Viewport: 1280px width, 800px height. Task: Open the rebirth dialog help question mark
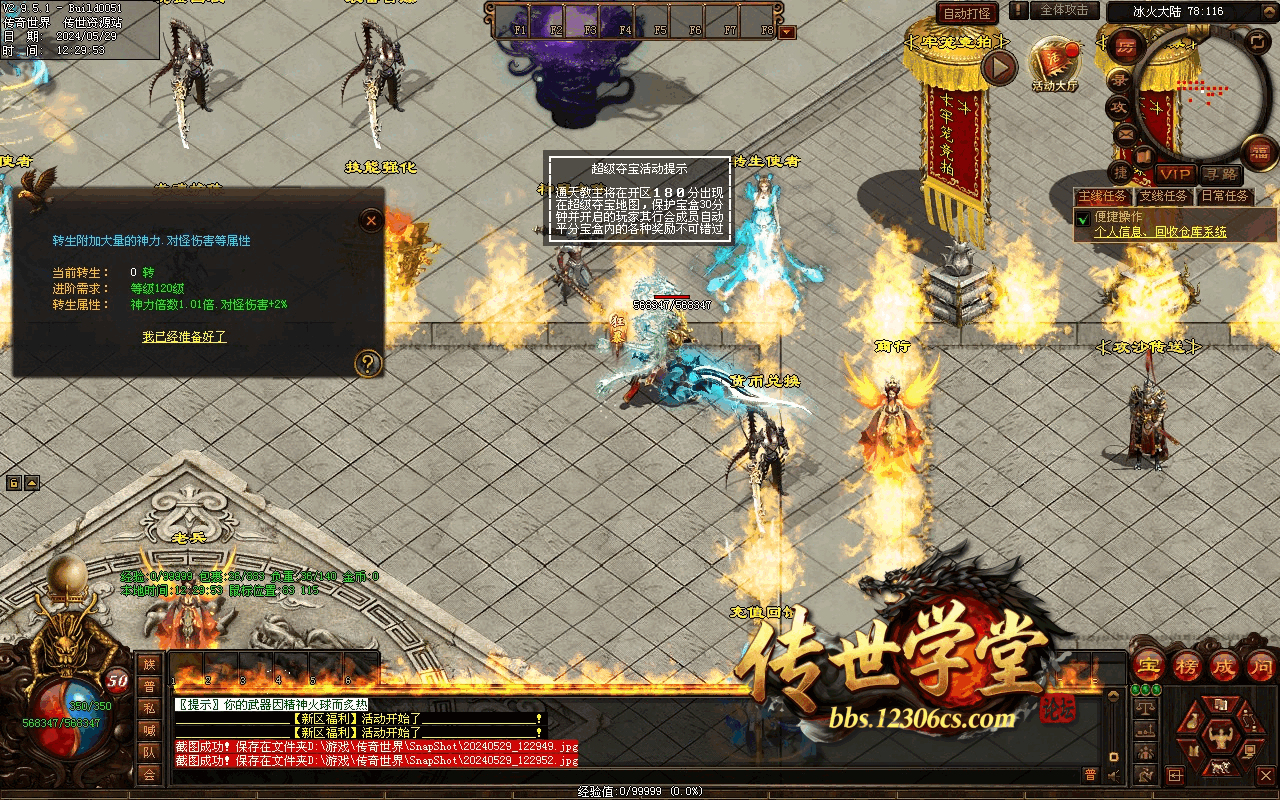369,363
